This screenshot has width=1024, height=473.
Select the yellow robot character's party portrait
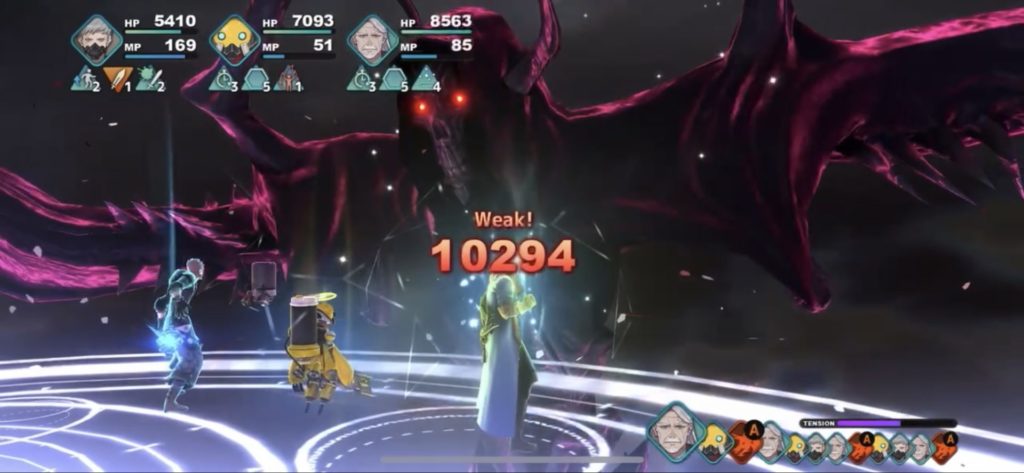coord(234,40)
